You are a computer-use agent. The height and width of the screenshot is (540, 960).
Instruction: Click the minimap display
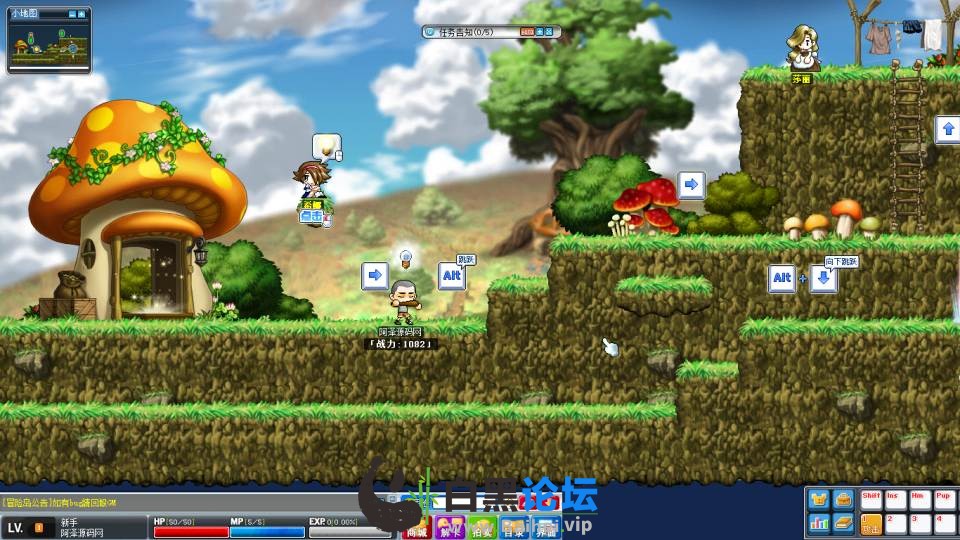click(49, 47)
